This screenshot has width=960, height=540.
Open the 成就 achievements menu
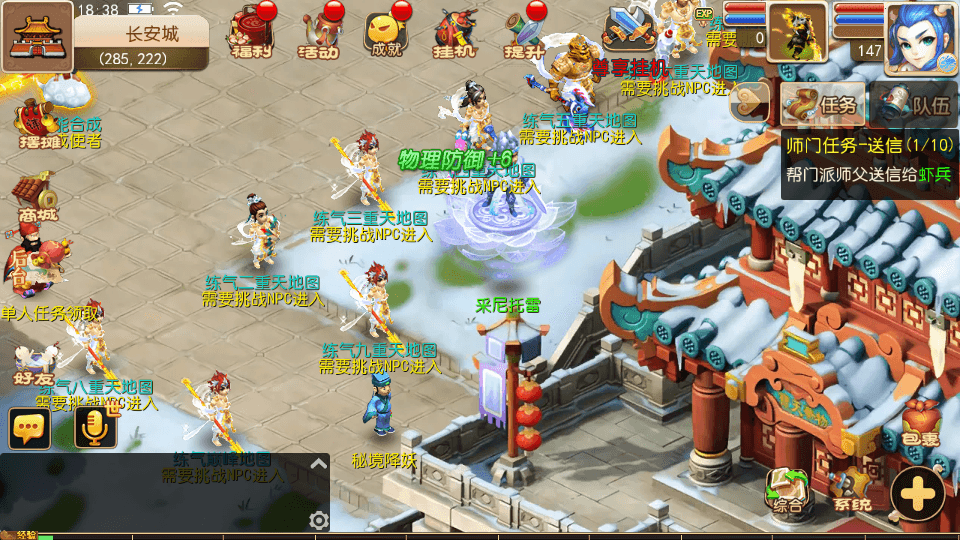[386, 34]
